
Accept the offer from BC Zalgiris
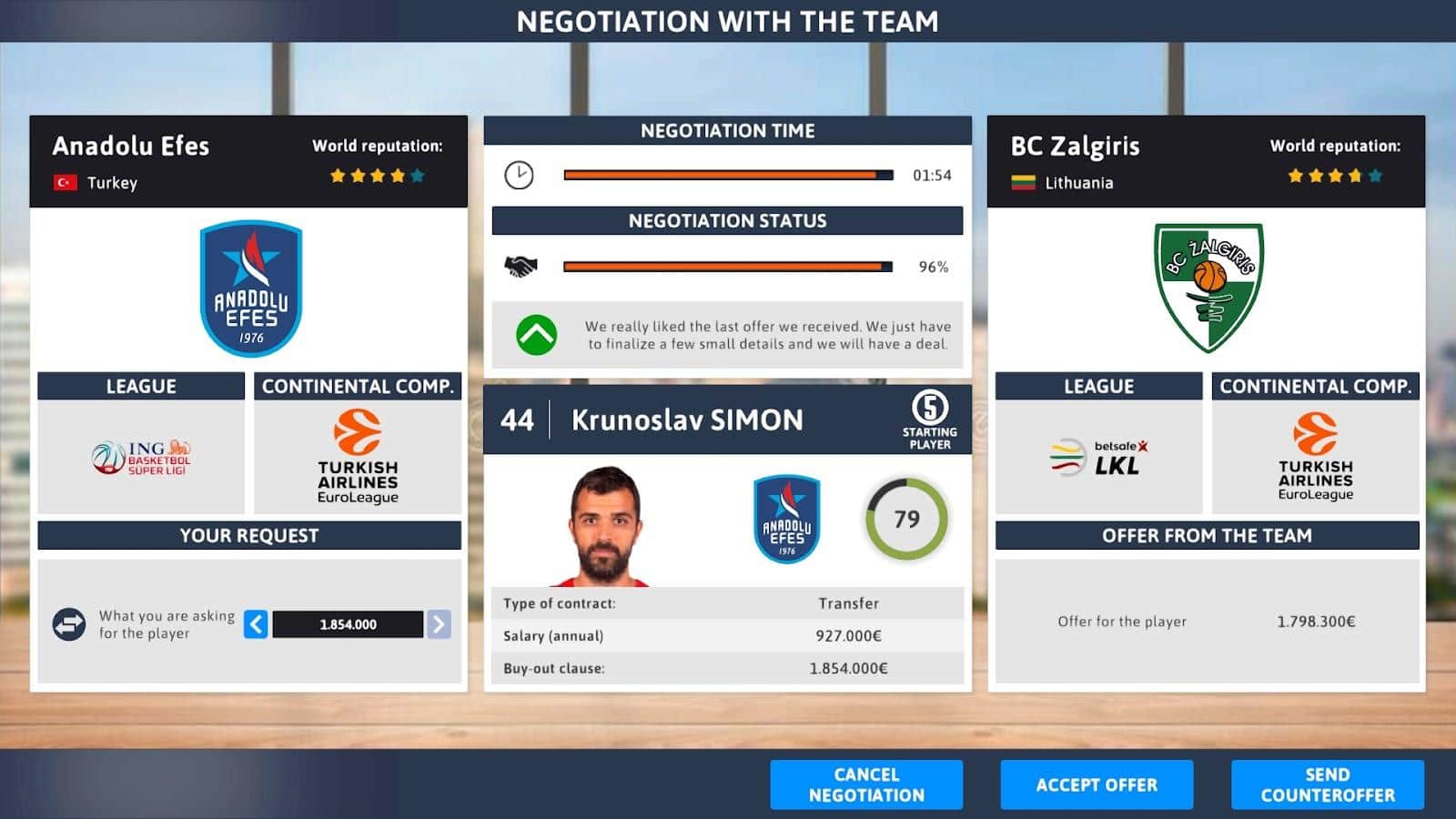tap(1096, 784)
